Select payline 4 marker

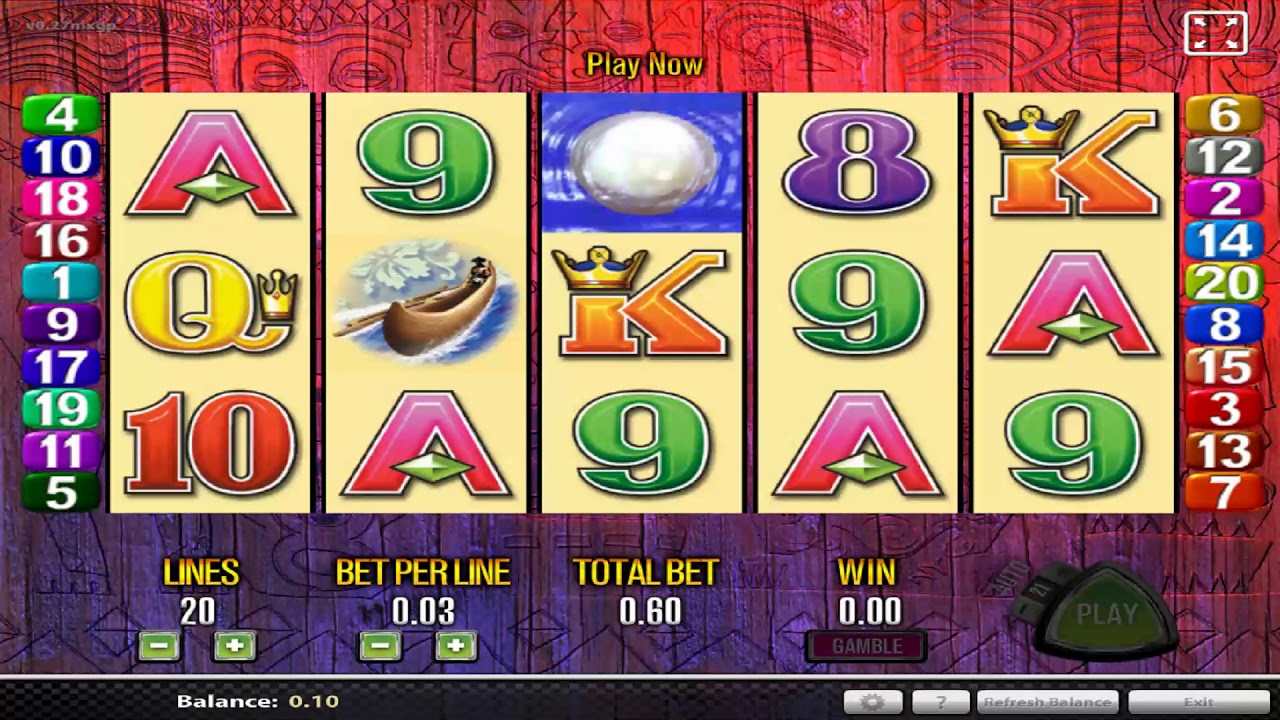[x=61, y=114]
